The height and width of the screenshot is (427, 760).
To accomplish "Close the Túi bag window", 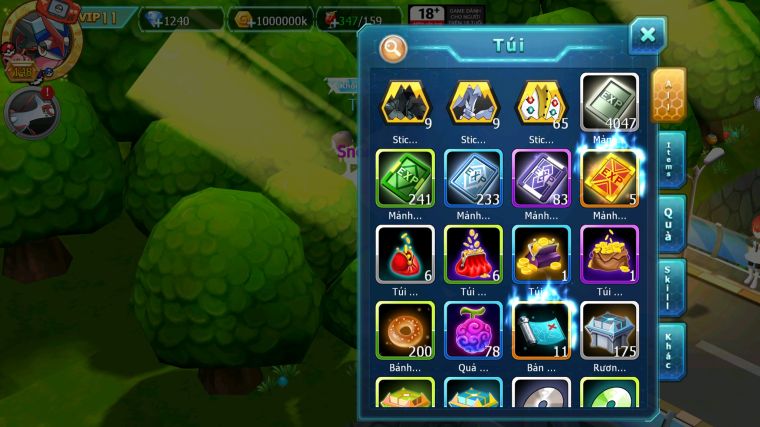I will point(647,36).
